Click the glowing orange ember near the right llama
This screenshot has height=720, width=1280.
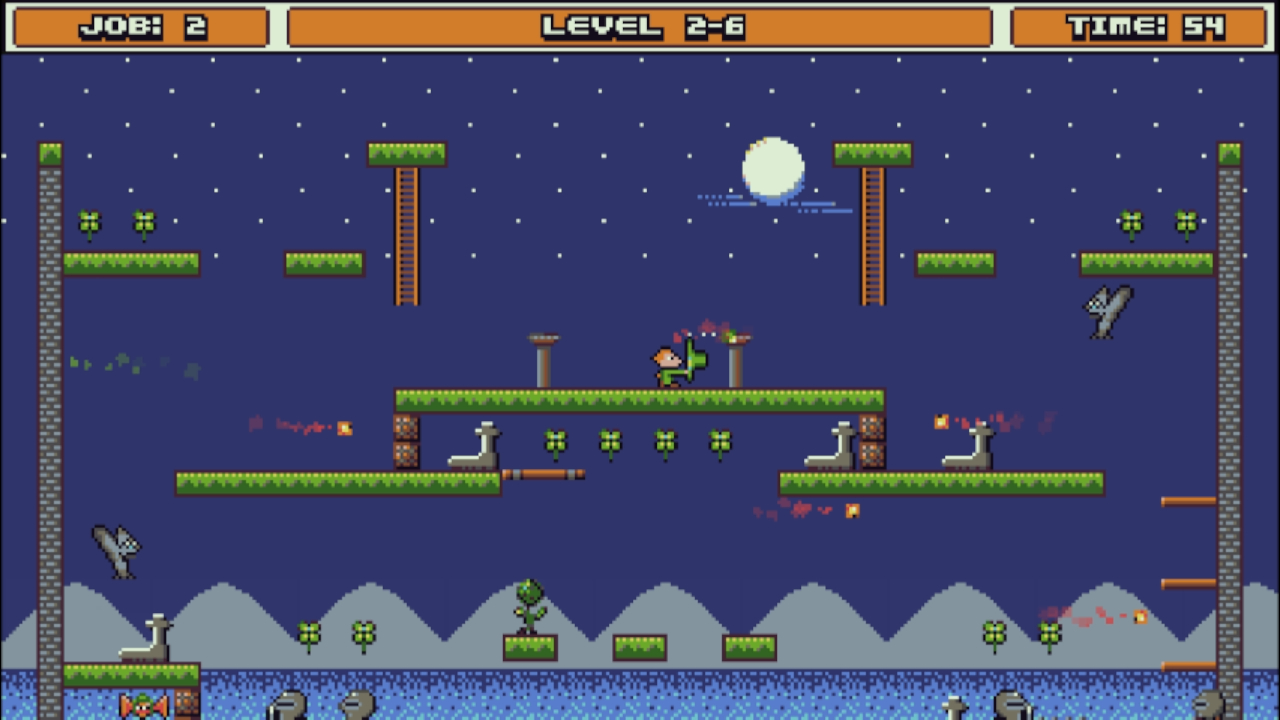[941, 422]
